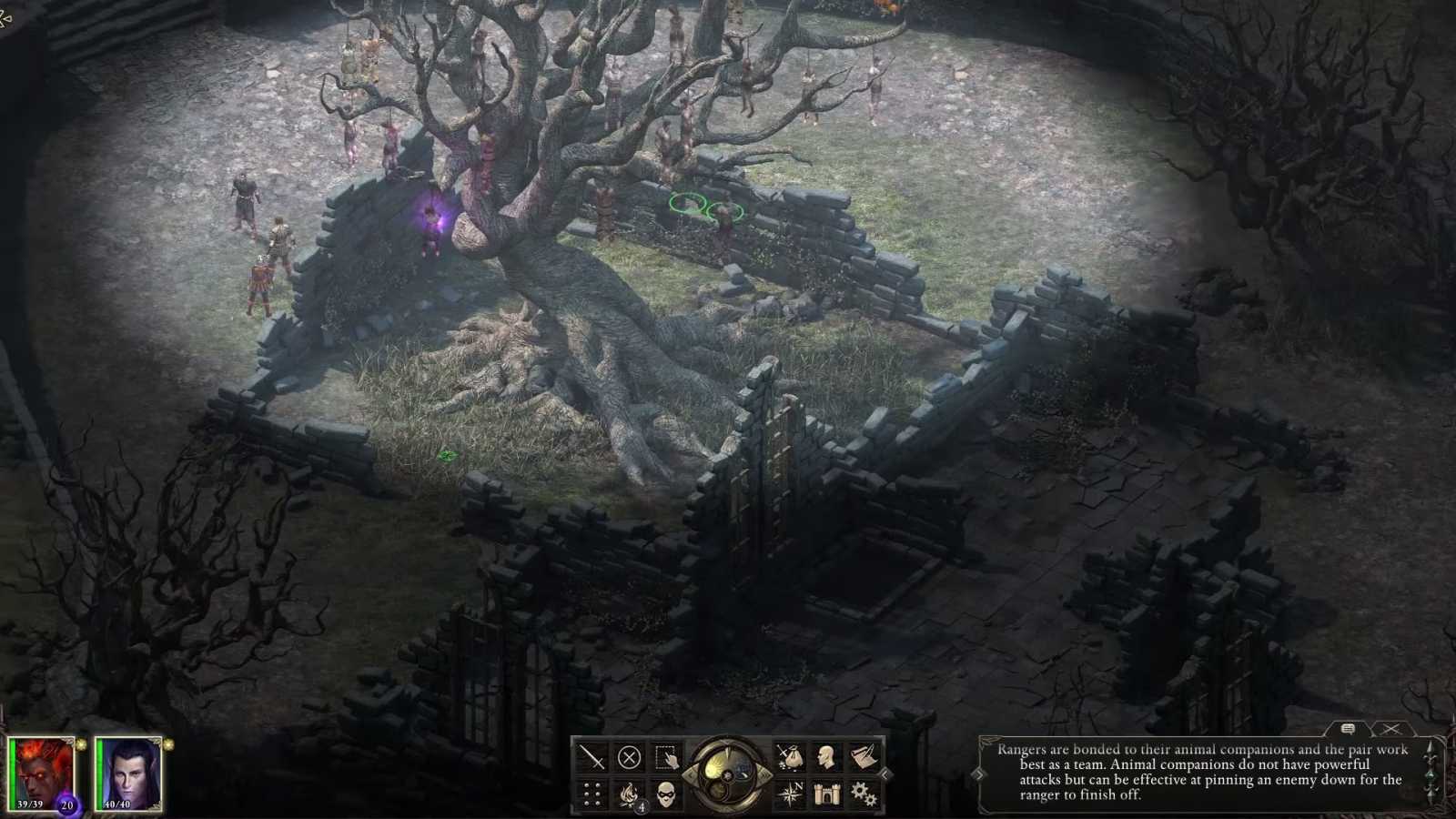Select the attack sword icon
The image size is (1456, 819).
pyautogui.click(x=591, y=755)
